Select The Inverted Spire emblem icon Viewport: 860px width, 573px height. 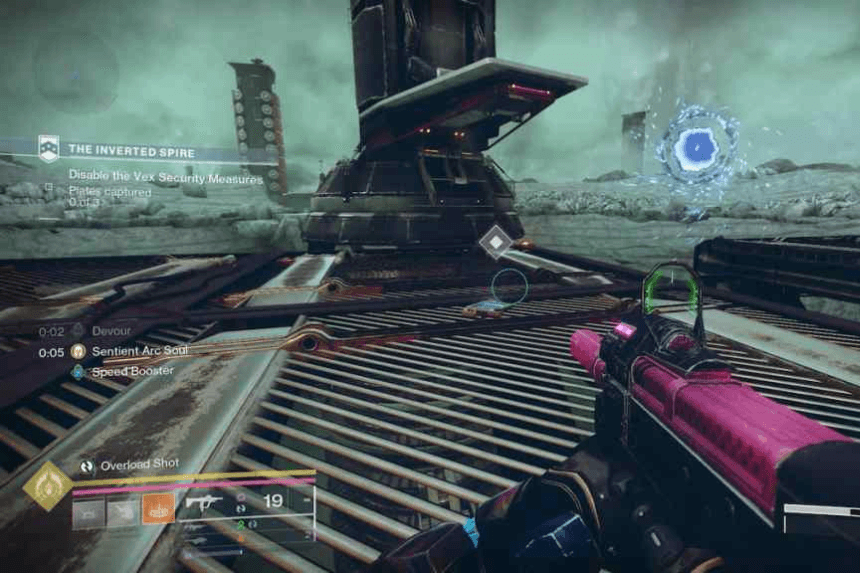(x=49, y=149)
